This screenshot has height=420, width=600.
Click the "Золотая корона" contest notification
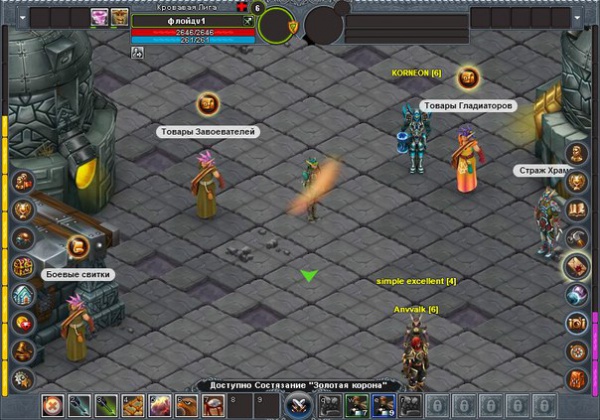coord(299,386)
